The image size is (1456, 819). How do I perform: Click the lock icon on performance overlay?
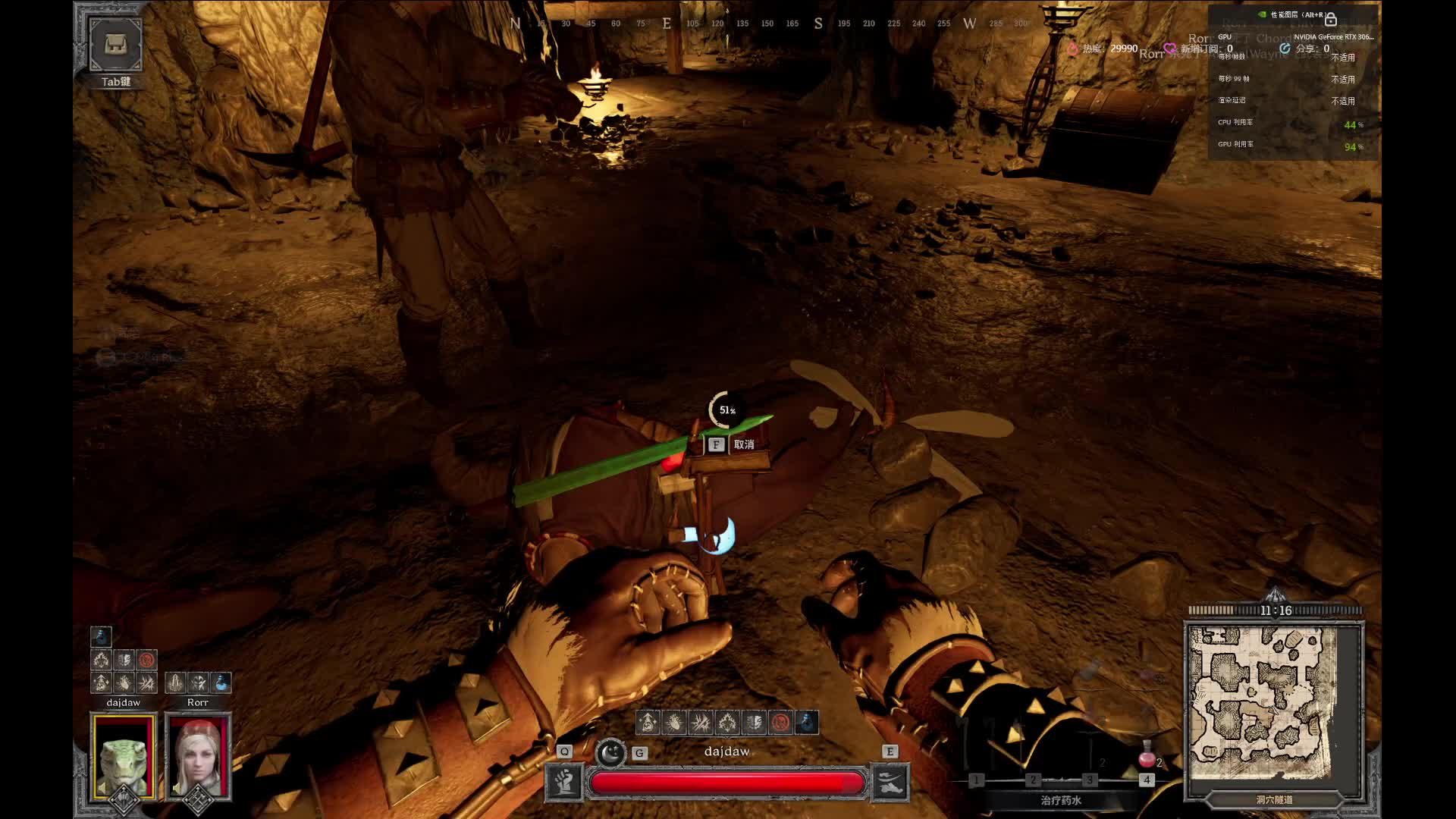click(x=1330, y=18)
